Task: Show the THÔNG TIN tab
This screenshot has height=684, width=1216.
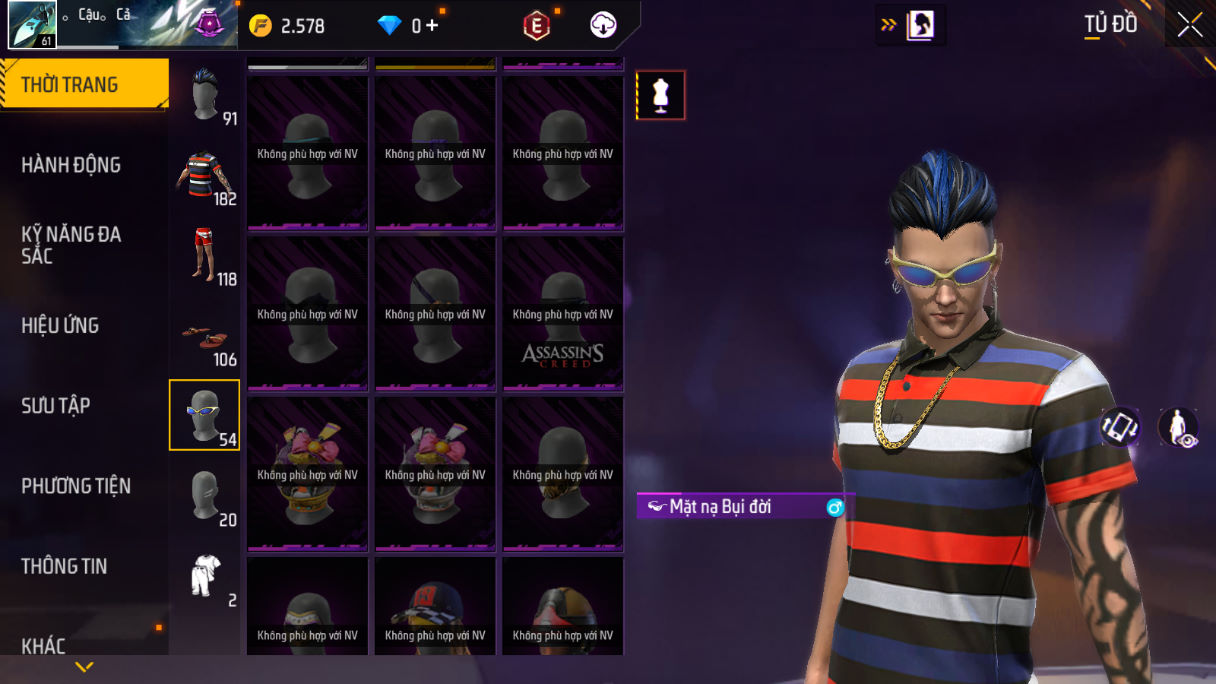Action: pyautogui.click(x=64, y=566)
